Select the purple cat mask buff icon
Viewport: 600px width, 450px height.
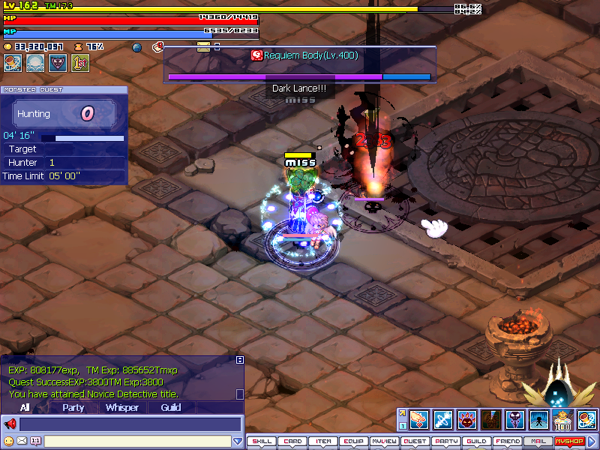pyautogui.click(x=57, y=63)
